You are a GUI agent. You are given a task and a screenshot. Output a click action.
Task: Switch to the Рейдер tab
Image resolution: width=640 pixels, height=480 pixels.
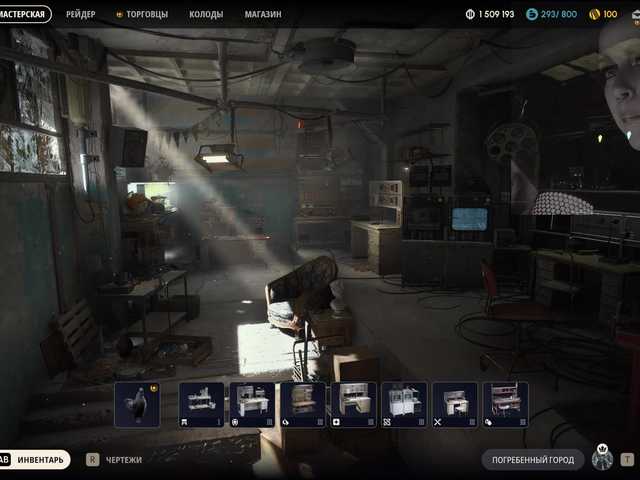click(x=81, y=14)
